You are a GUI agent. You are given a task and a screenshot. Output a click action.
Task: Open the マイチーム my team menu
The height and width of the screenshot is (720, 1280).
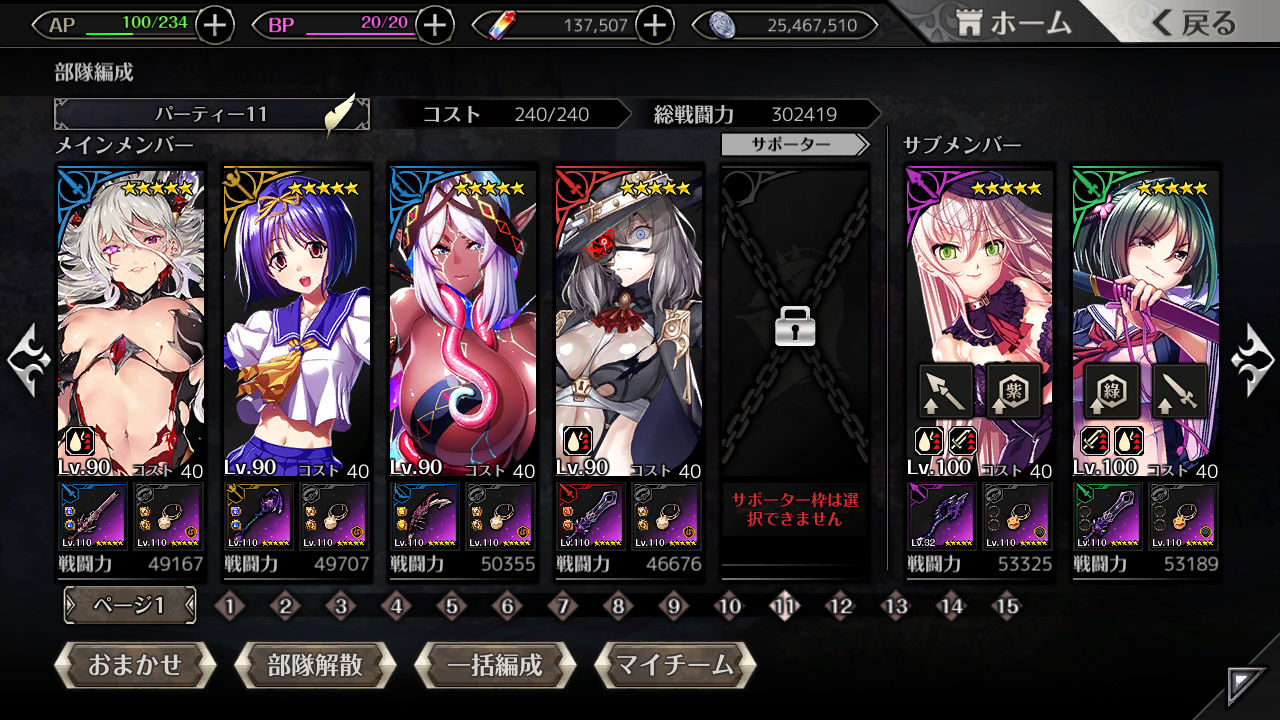[x=675, y=665]
